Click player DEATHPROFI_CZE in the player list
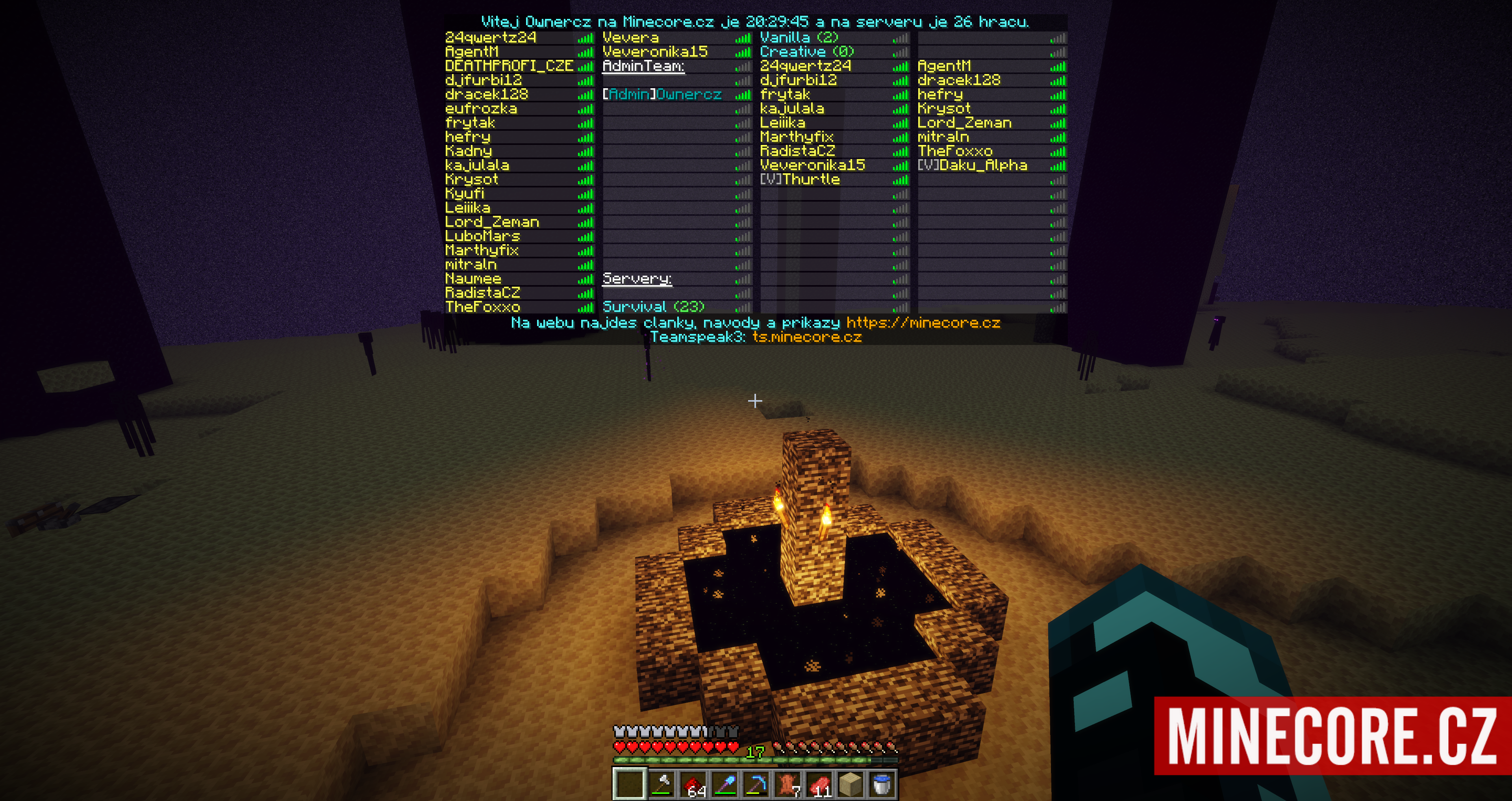1512x801 pixels. click(x=509, y=66)
